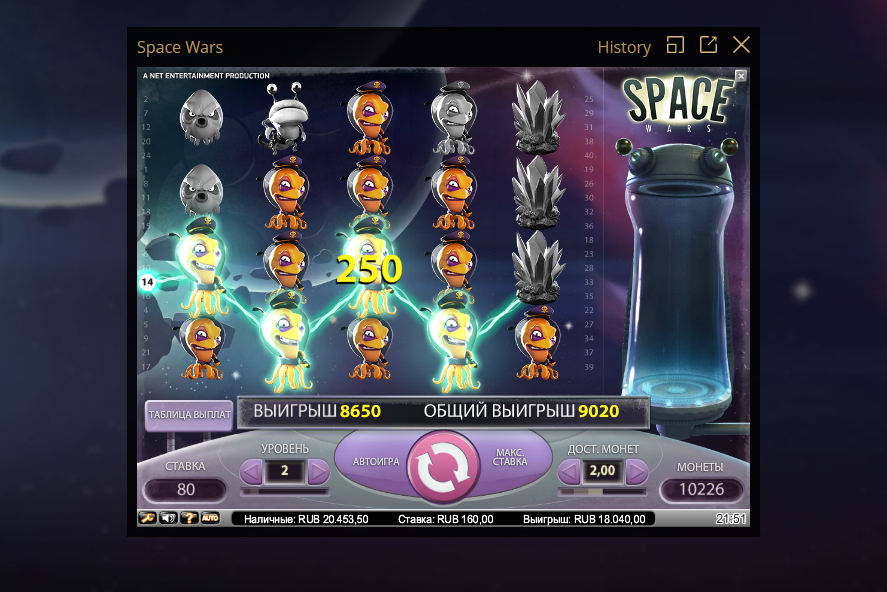887x592 pixels.
Task: Raise the coin value (Дост. монет)
Action: [636, 472]
